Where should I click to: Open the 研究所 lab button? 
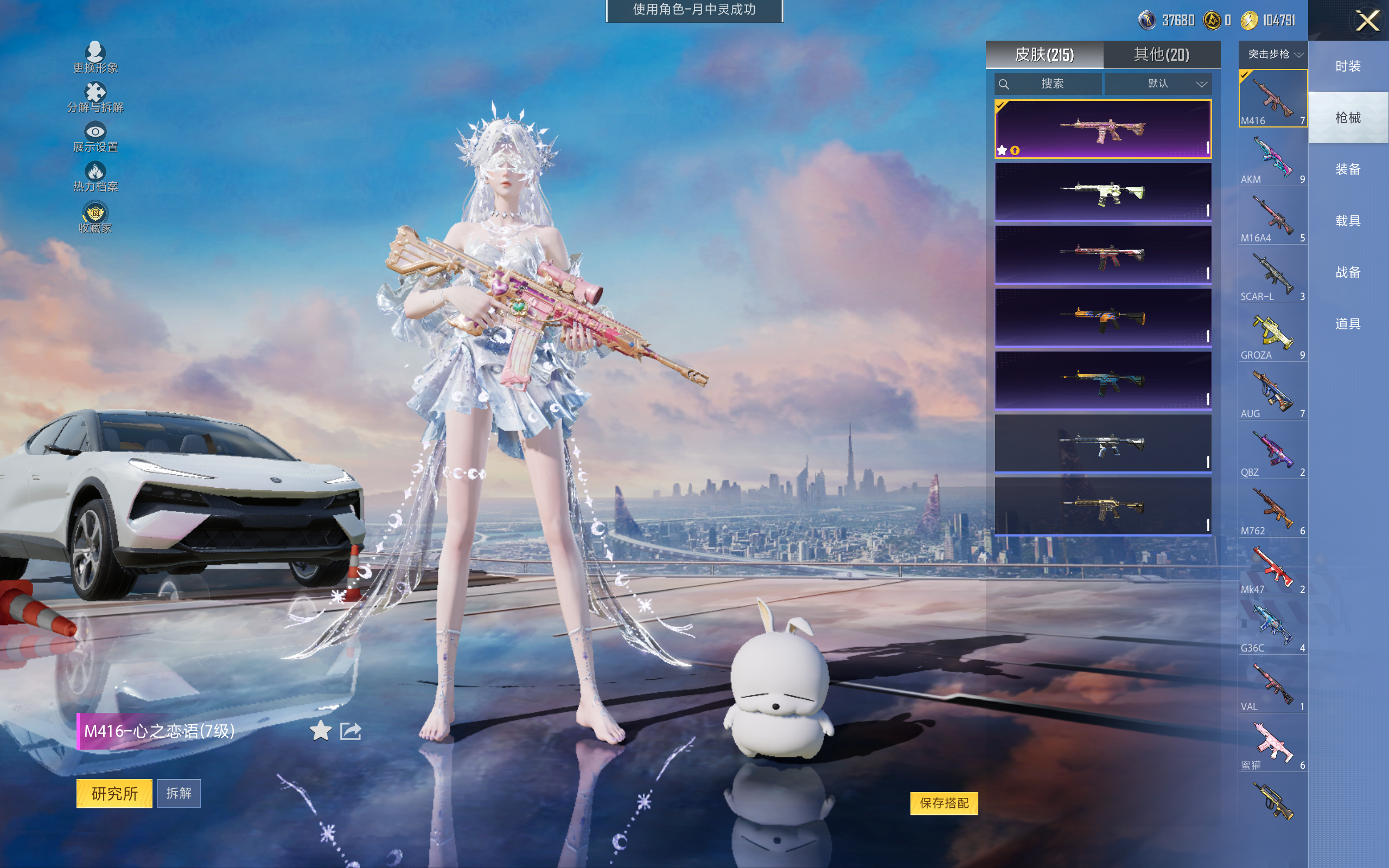coord(114,793)
